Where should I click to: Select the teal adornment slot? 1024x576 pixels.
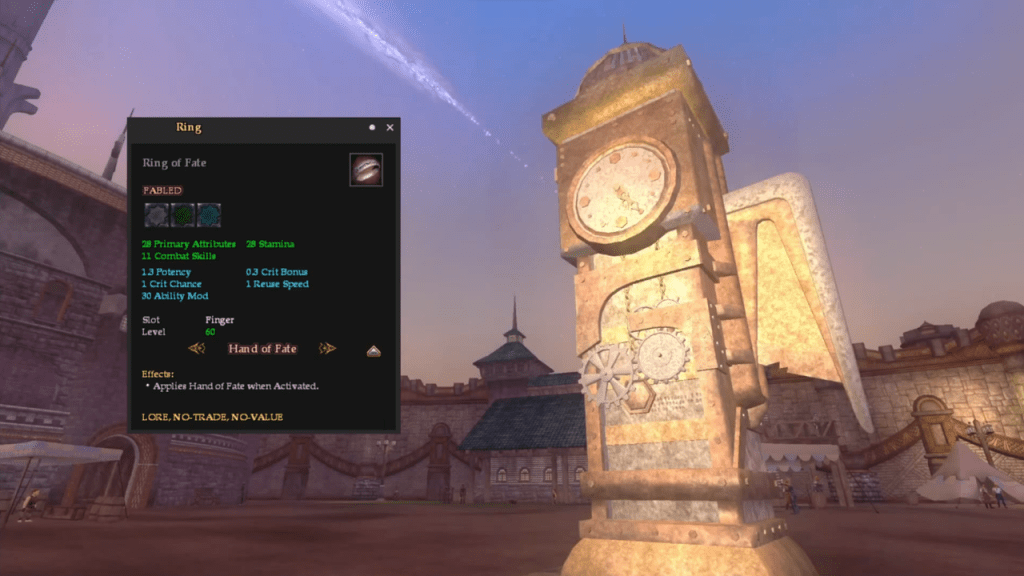(208, 215)
